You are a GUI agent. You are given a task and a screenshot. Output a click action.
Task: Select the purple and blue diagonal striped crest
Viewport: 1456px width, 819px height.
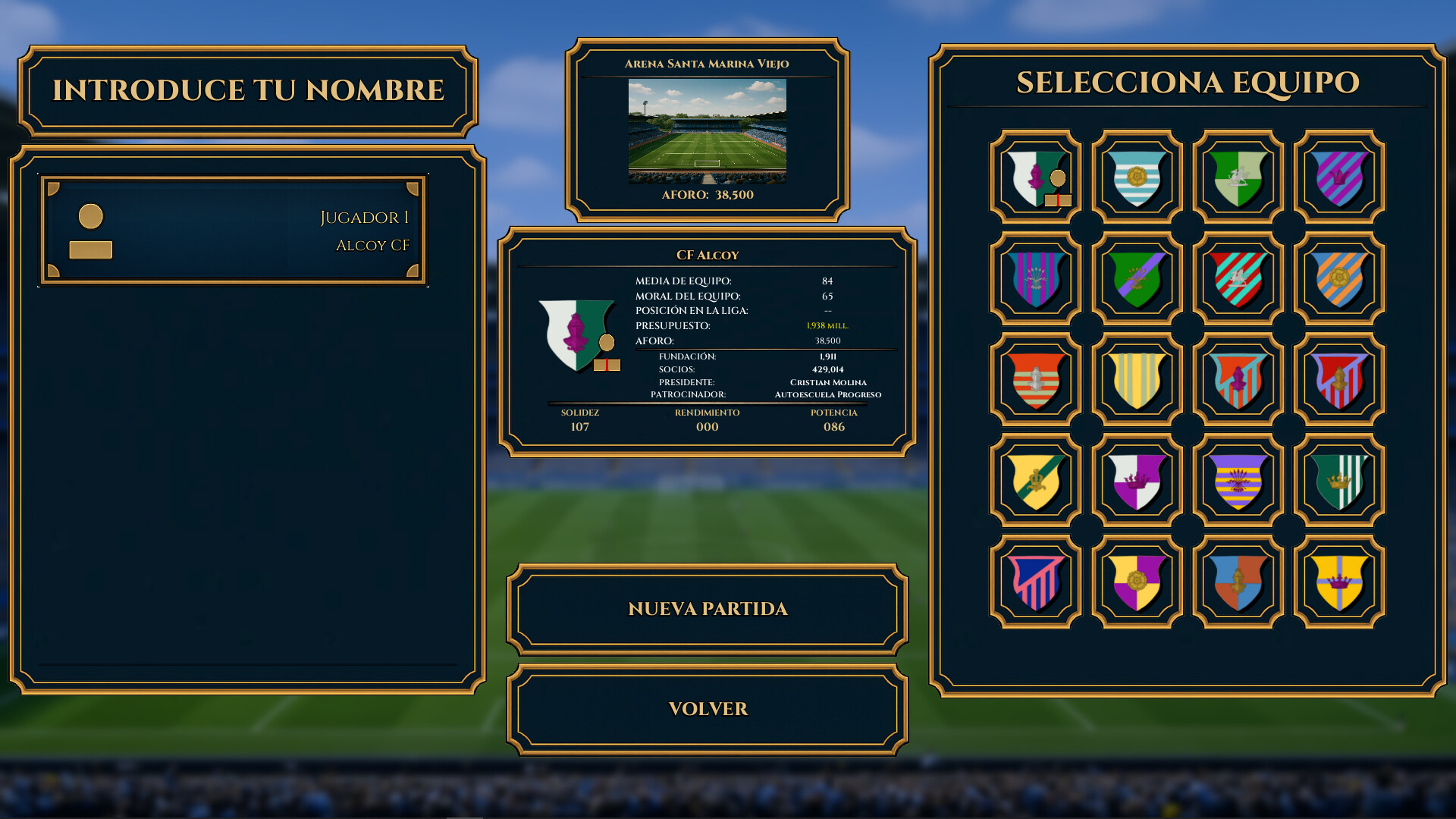(1337, 176)
